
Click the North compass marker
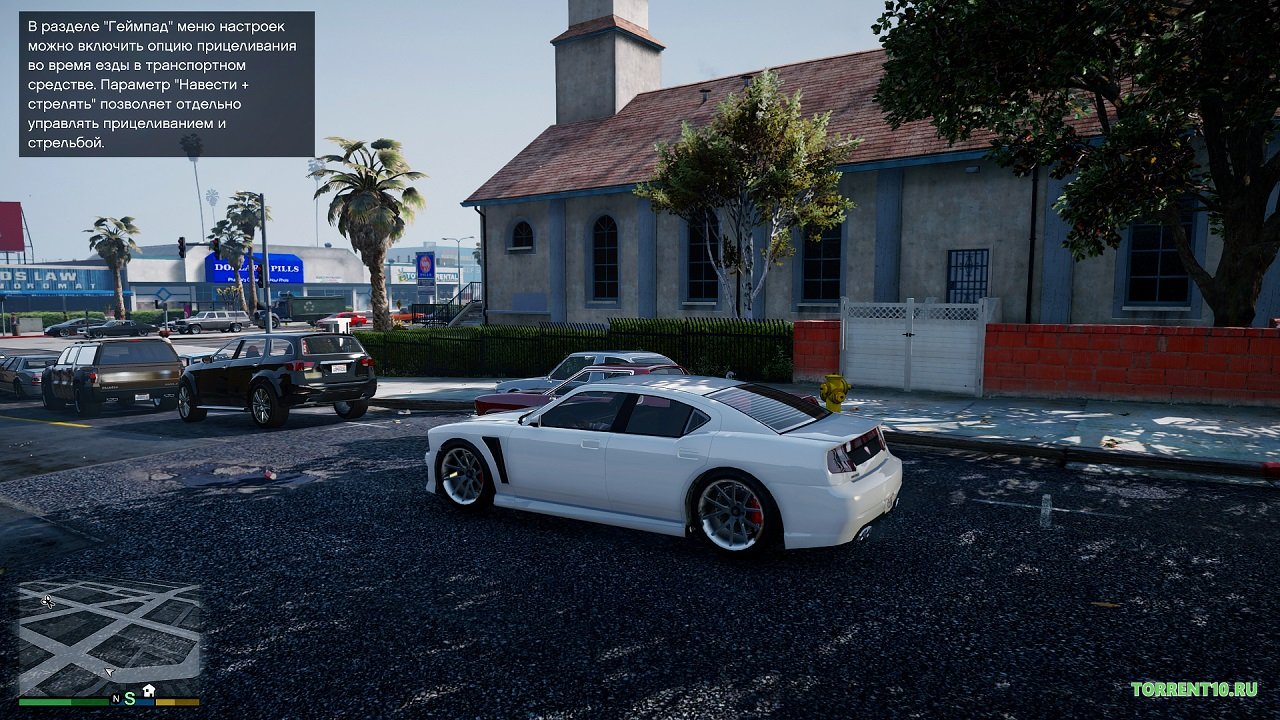[x=116, y=698]
